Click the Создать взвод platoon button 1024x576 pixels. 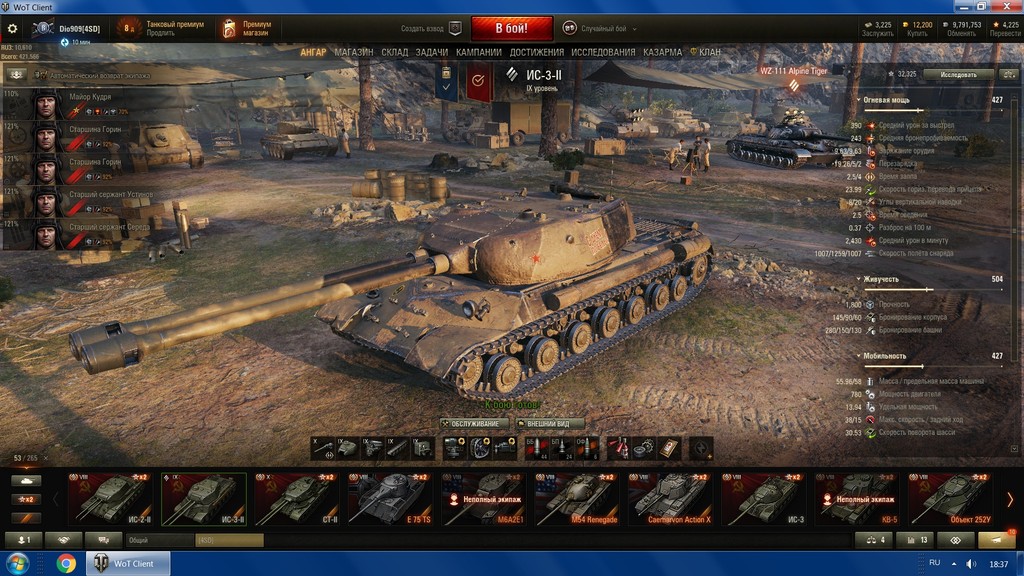[x=432, y=28]
